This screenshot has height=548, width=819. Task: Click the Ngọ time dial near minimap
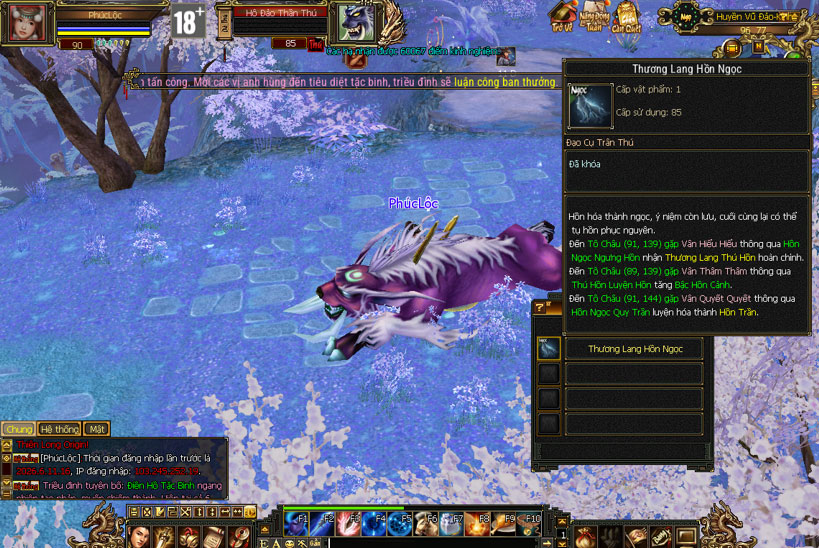pyautogui.click(x=686, y=17)
